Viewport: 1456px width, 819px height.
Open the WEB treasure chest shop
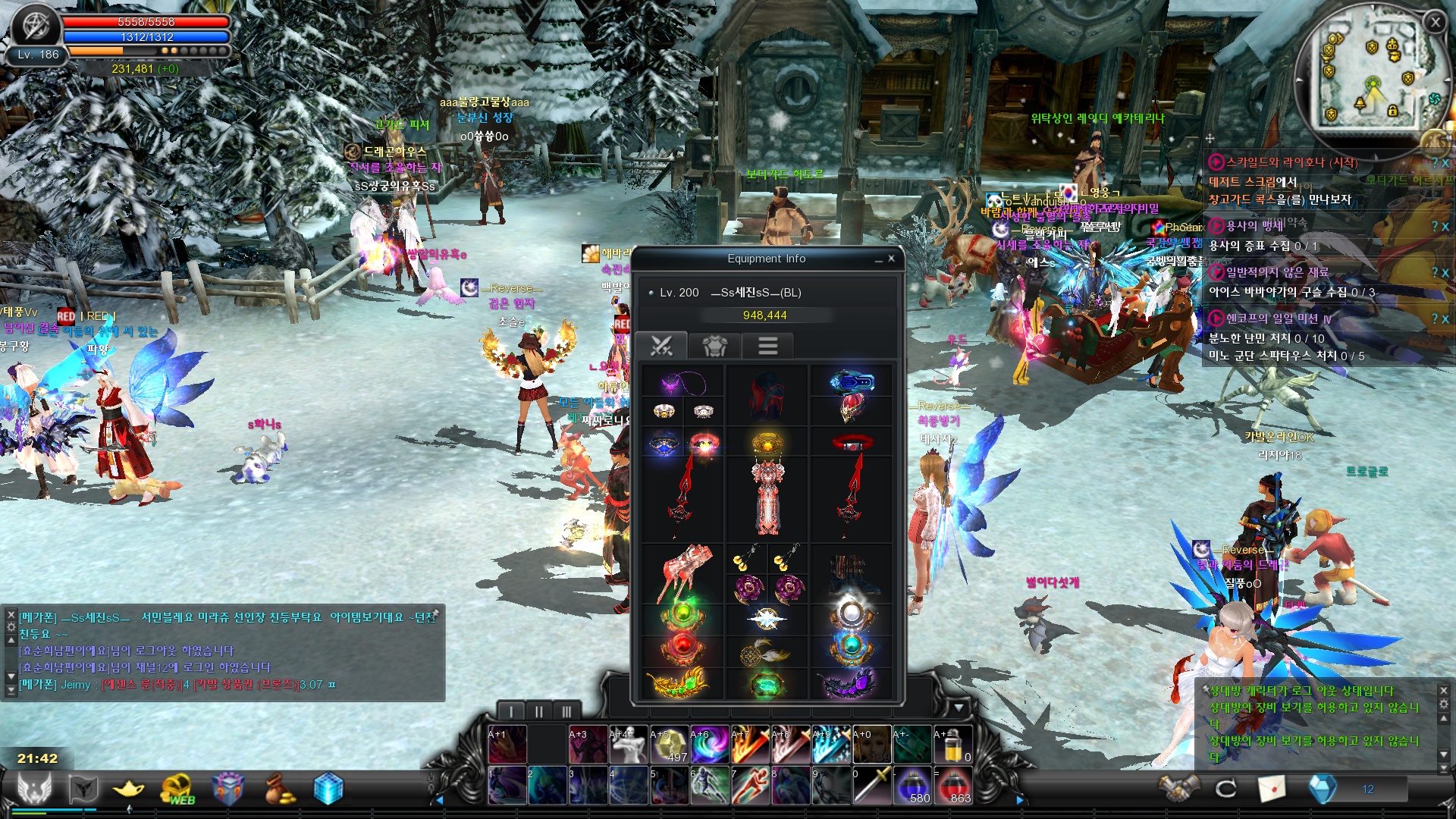click(x=177, y=789)
